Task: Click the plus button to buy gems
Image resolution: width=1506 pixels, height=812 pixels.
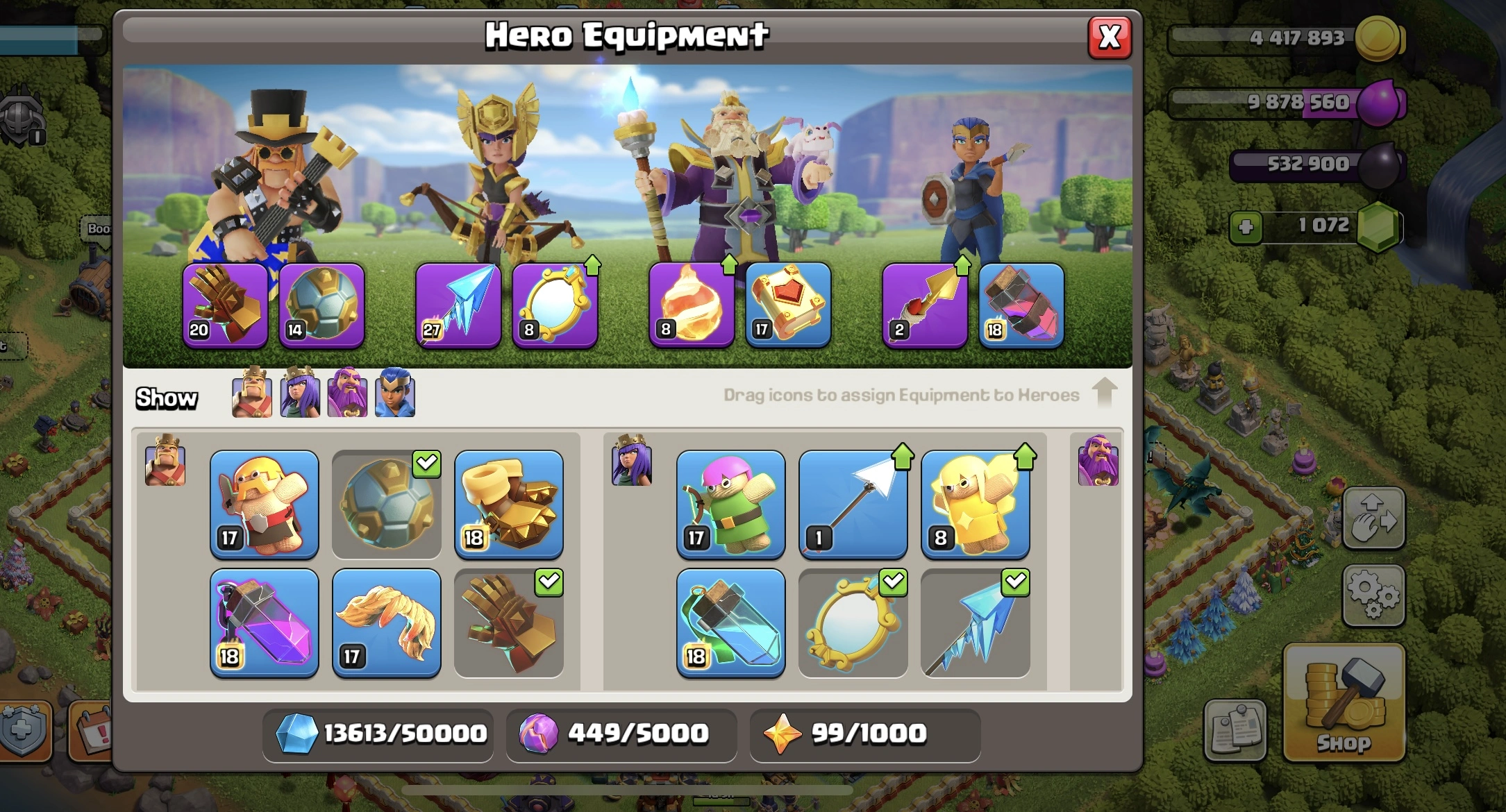Action: pyautogui.click(x=1248, y=228)
